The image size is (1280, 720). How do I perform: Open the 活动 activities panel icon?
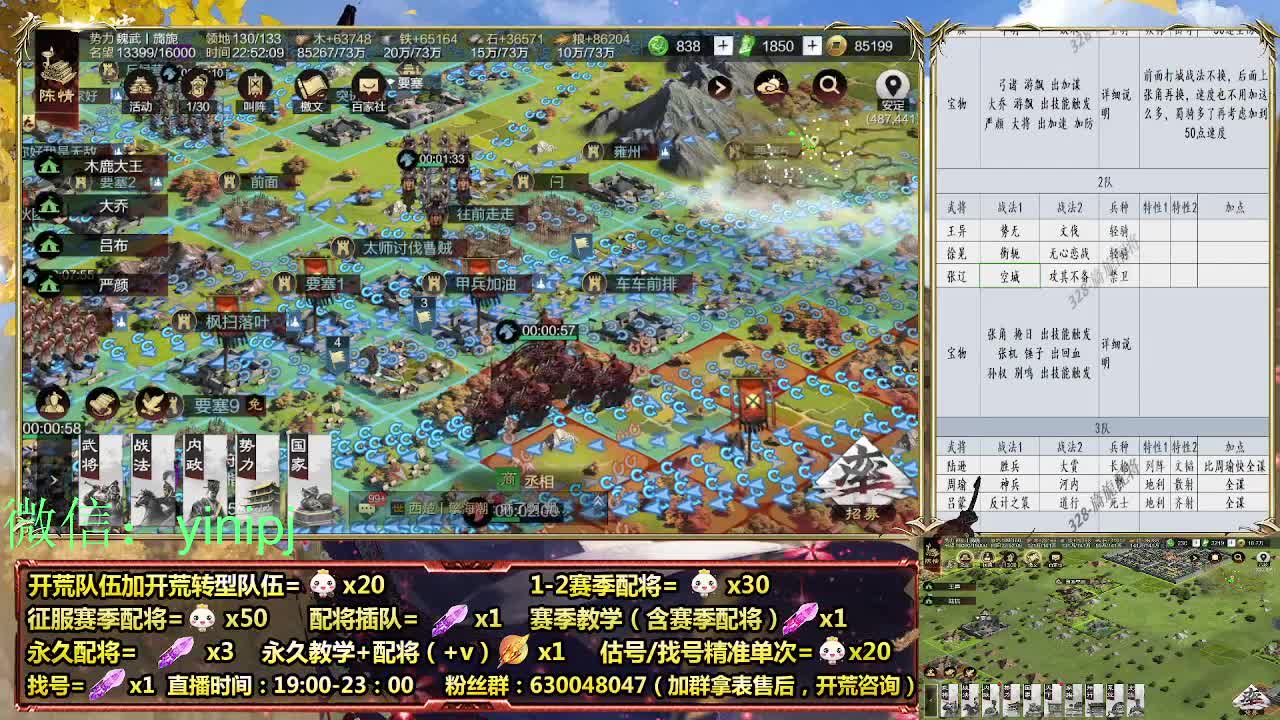138,85
